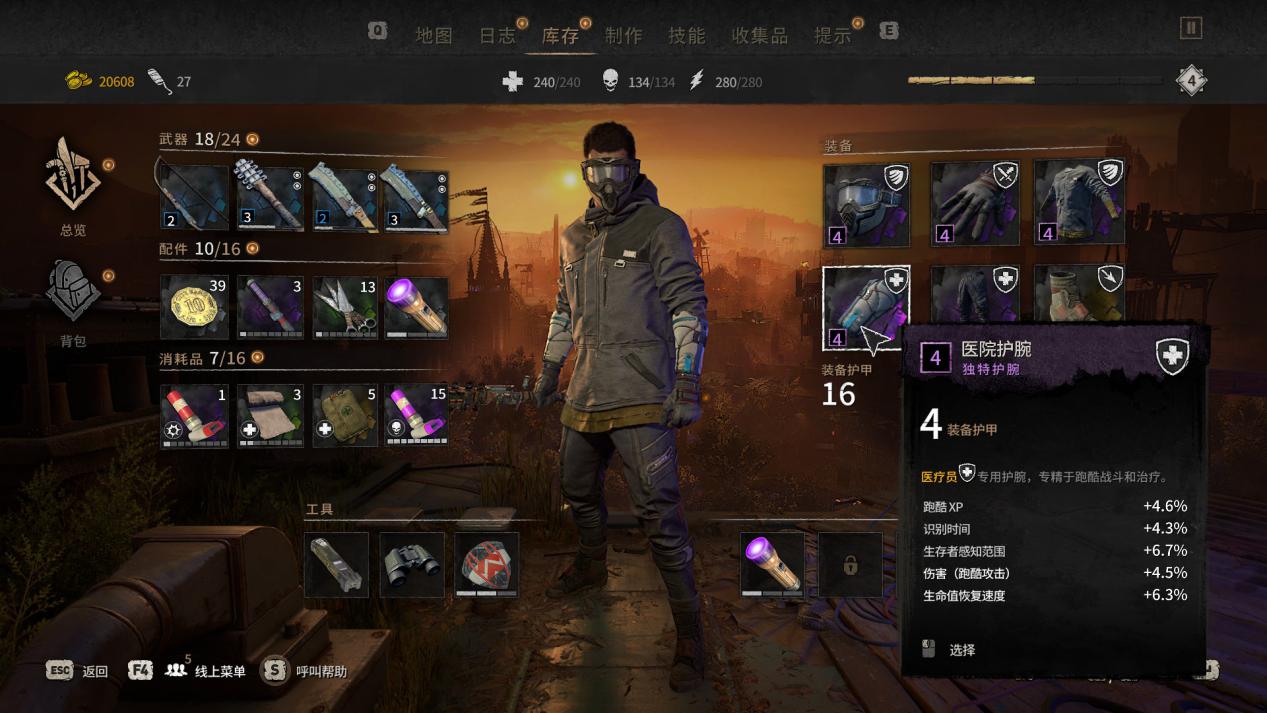Switch to the 日志 journal tab
1267x713 pixels.
click(x=497, y=36)
